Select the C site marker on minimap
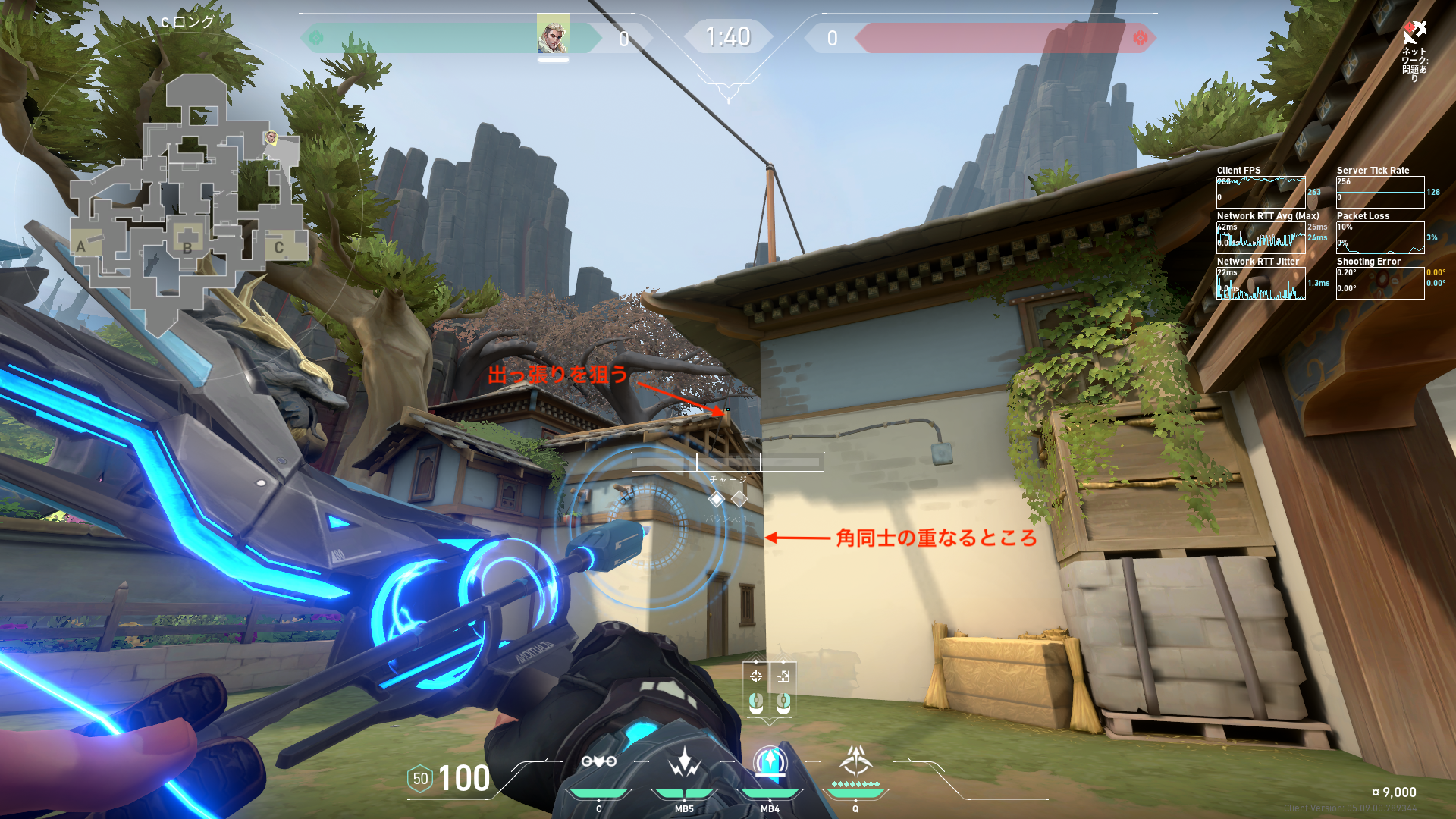Screen dimensions: 1456x819 (279, 247)
